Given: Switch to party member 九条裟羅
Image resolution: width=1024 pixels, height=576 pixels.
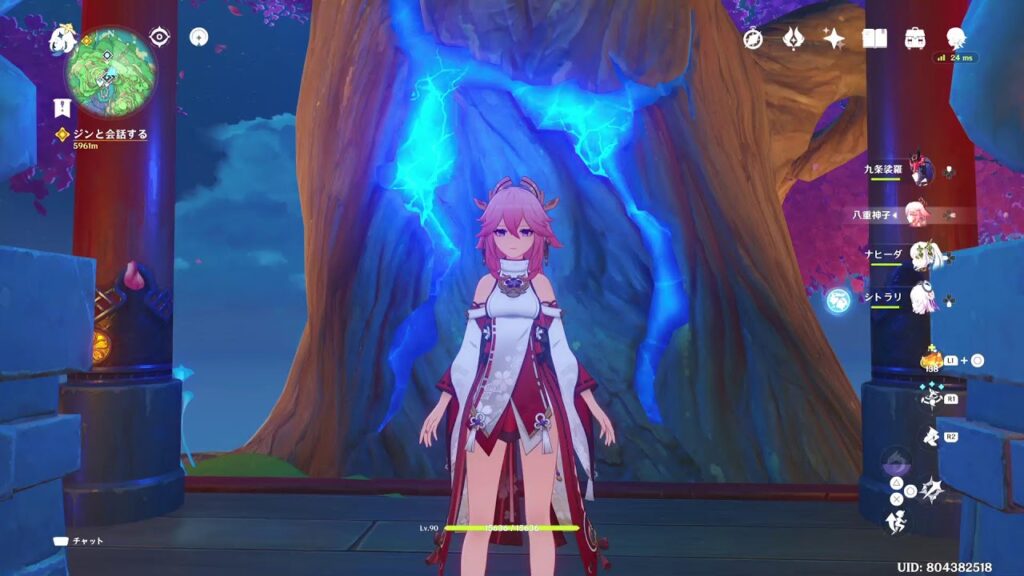Looking at the screenshot, I should (920, 171).
